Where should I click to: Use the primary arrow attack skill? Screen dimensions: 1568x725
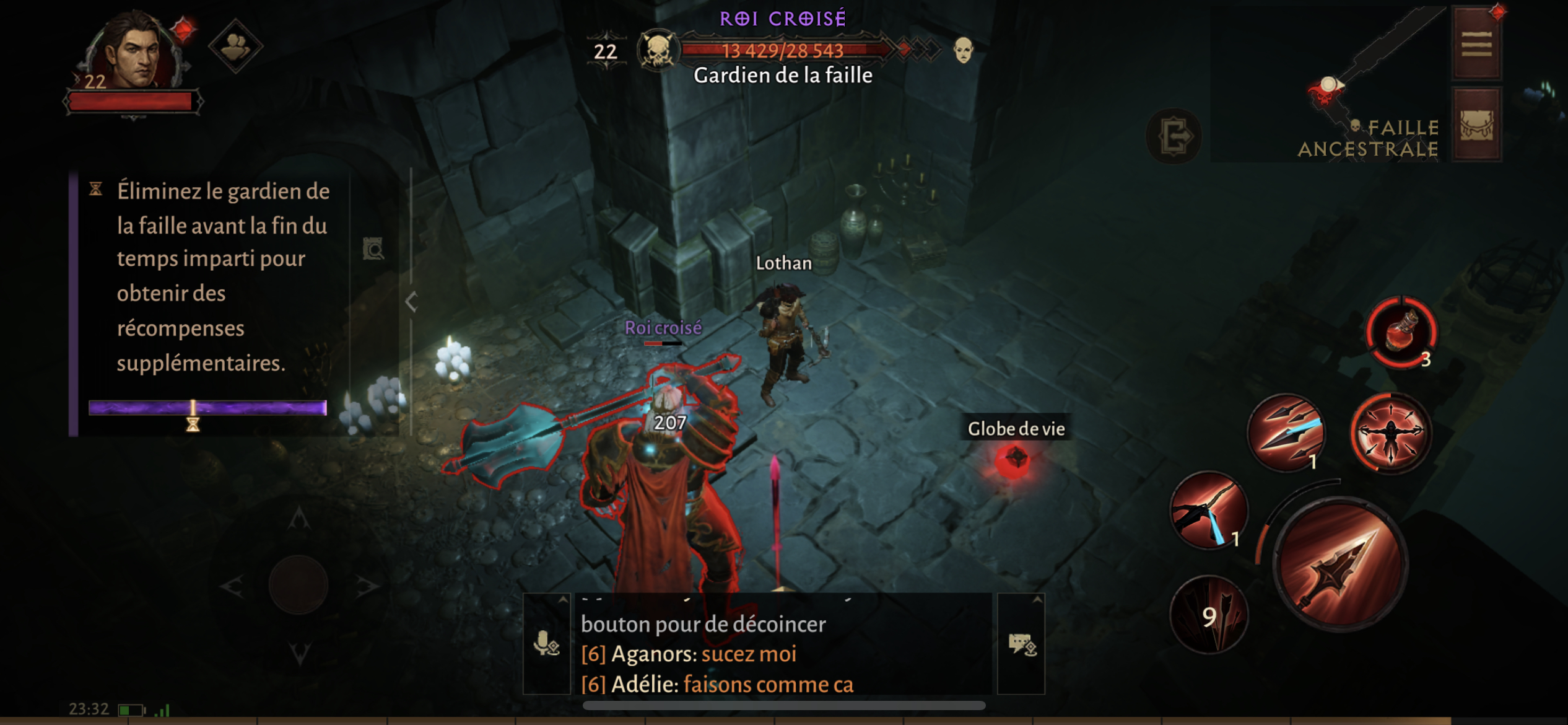click(x=1341, y=565)
